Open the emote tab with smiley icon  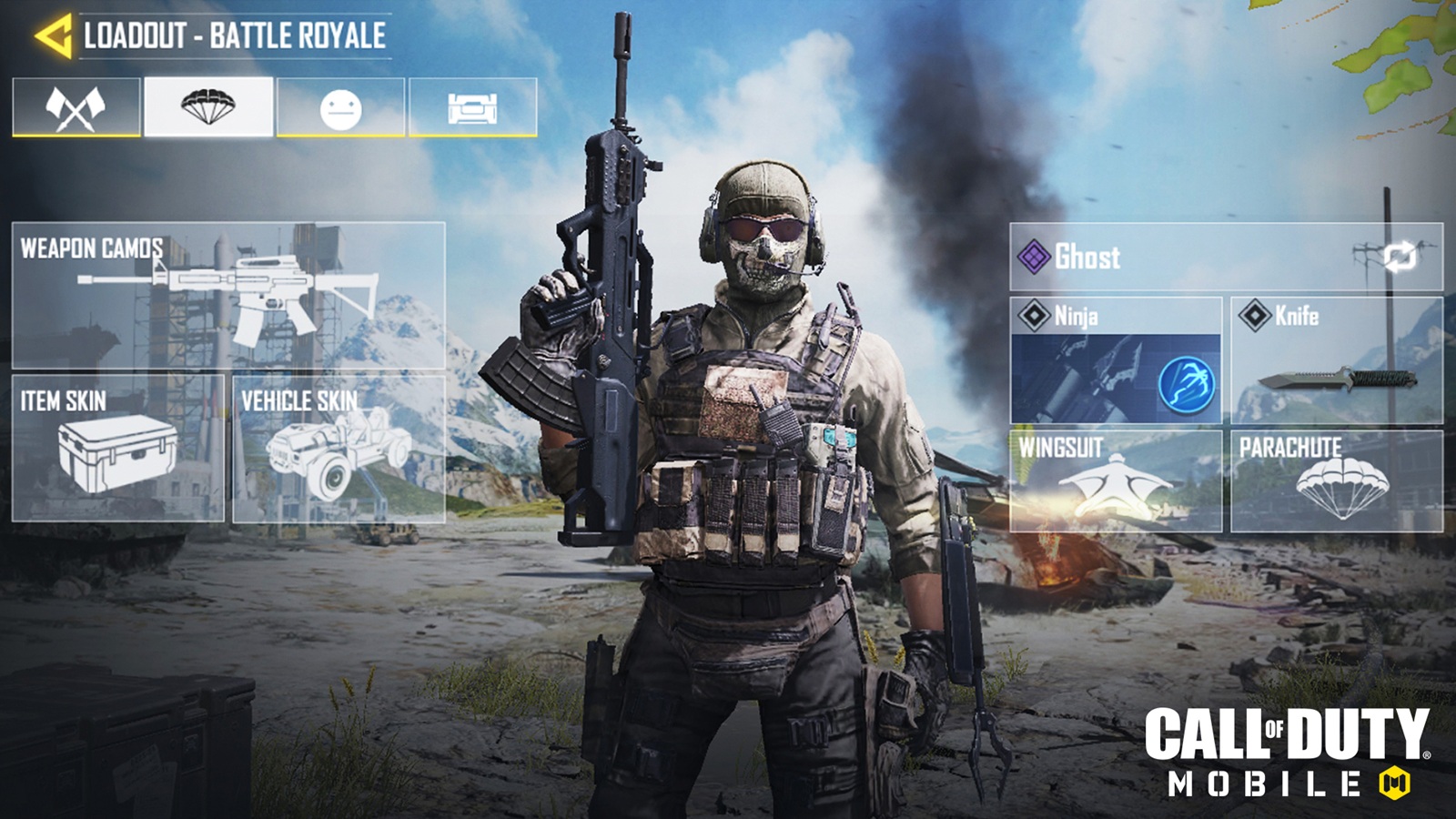point(342,106)
